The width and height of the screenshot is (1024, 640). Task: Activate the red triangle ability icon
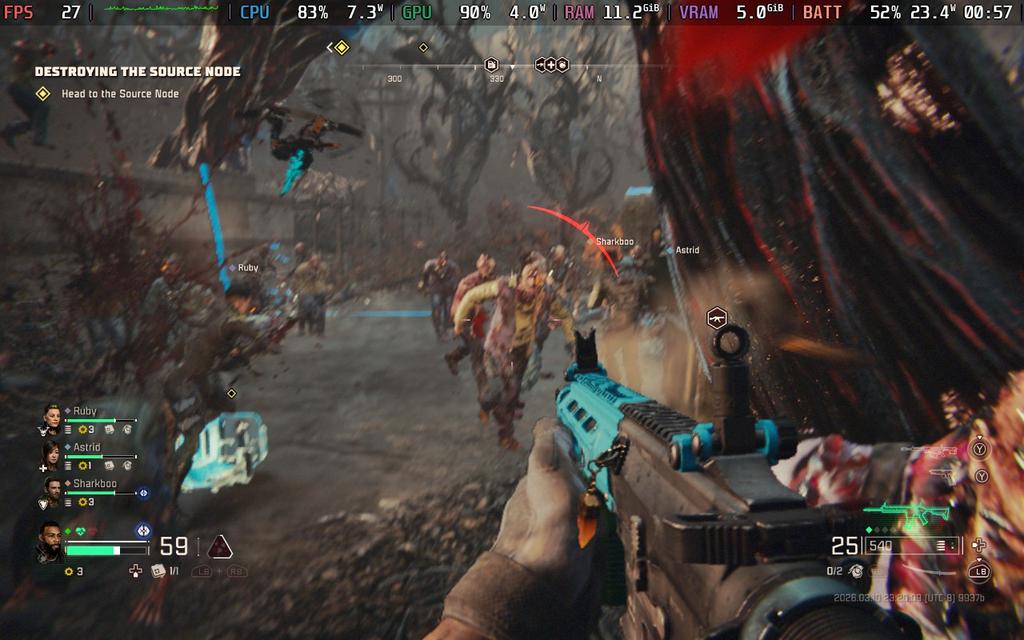pyautogui.click(x=220, y=546)
